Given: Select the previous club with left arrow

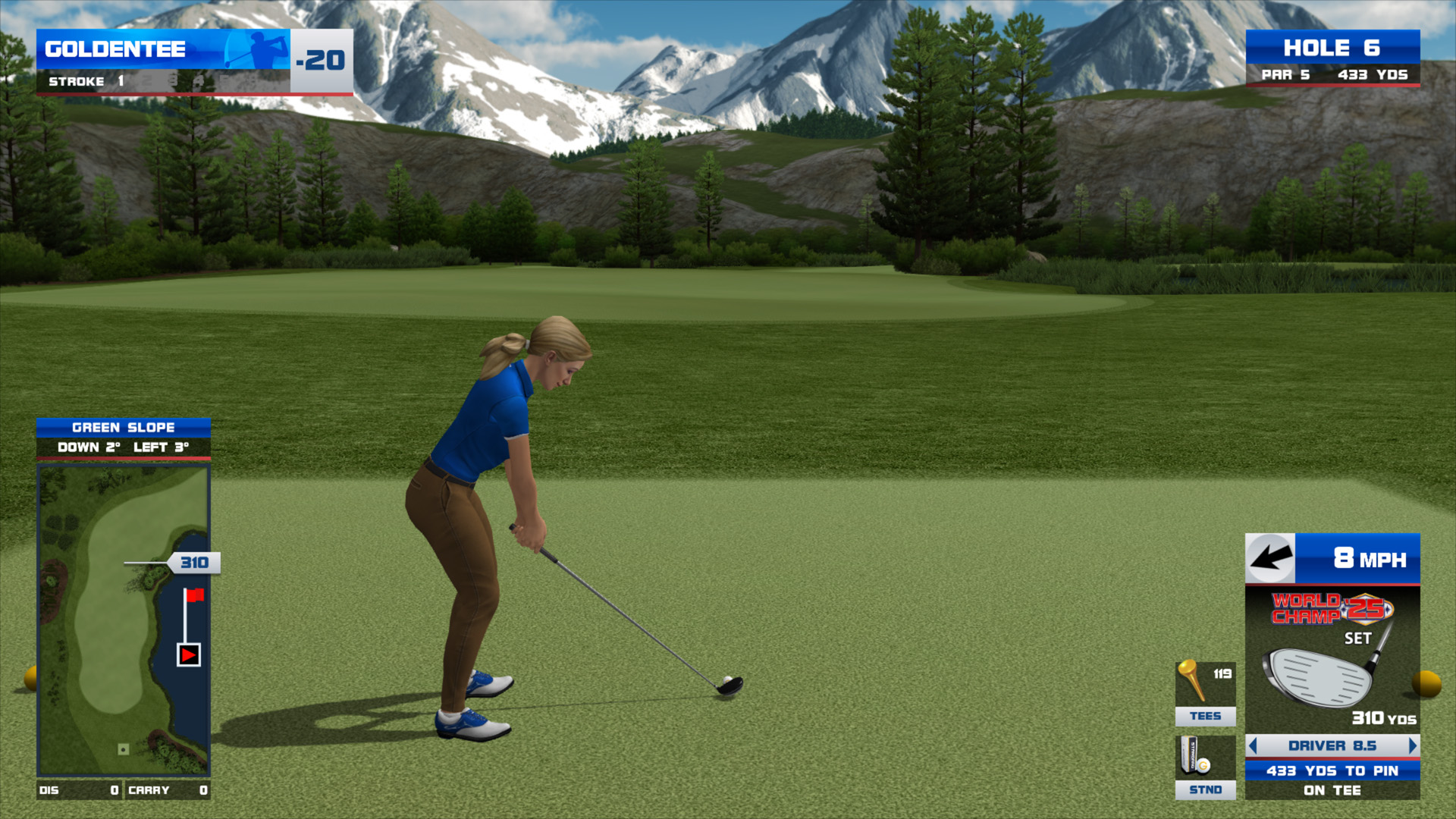Looking at the screenshot, I should tap(1253, 746).
